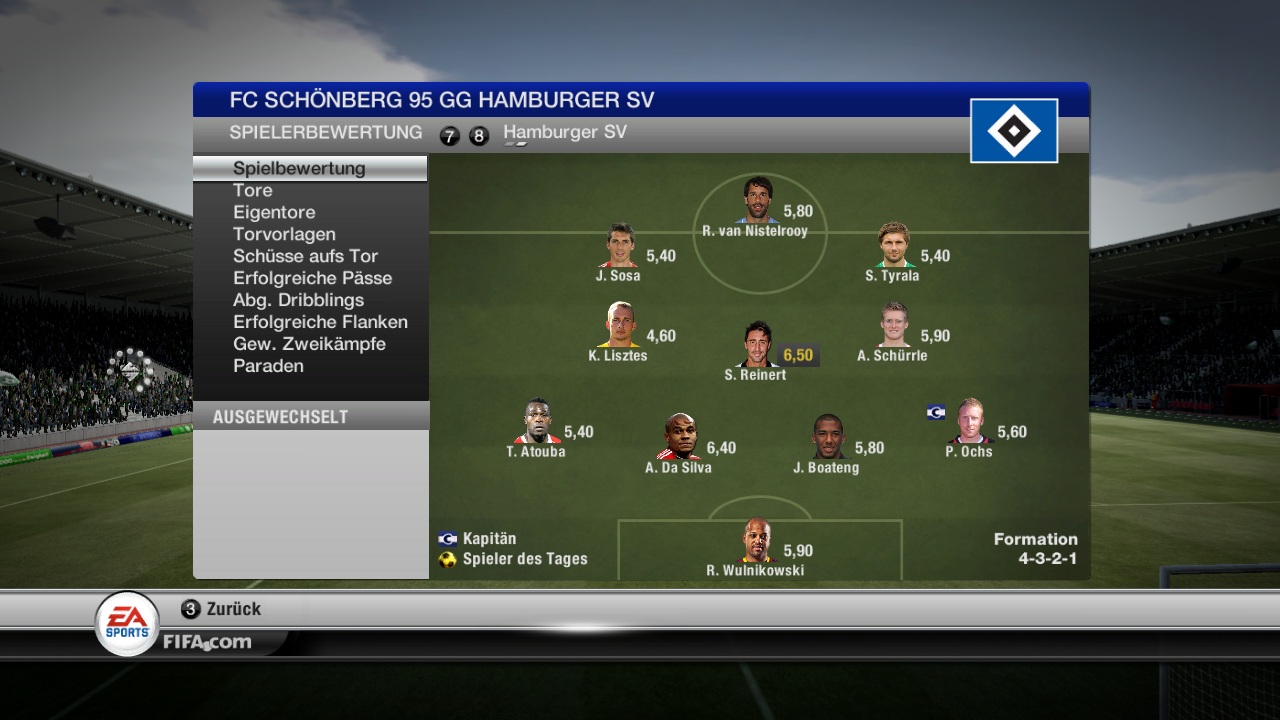Select Gew. Zweikämpfe entry
The width and height of the screenshot is (1280, 720).
tap(309, 344)
